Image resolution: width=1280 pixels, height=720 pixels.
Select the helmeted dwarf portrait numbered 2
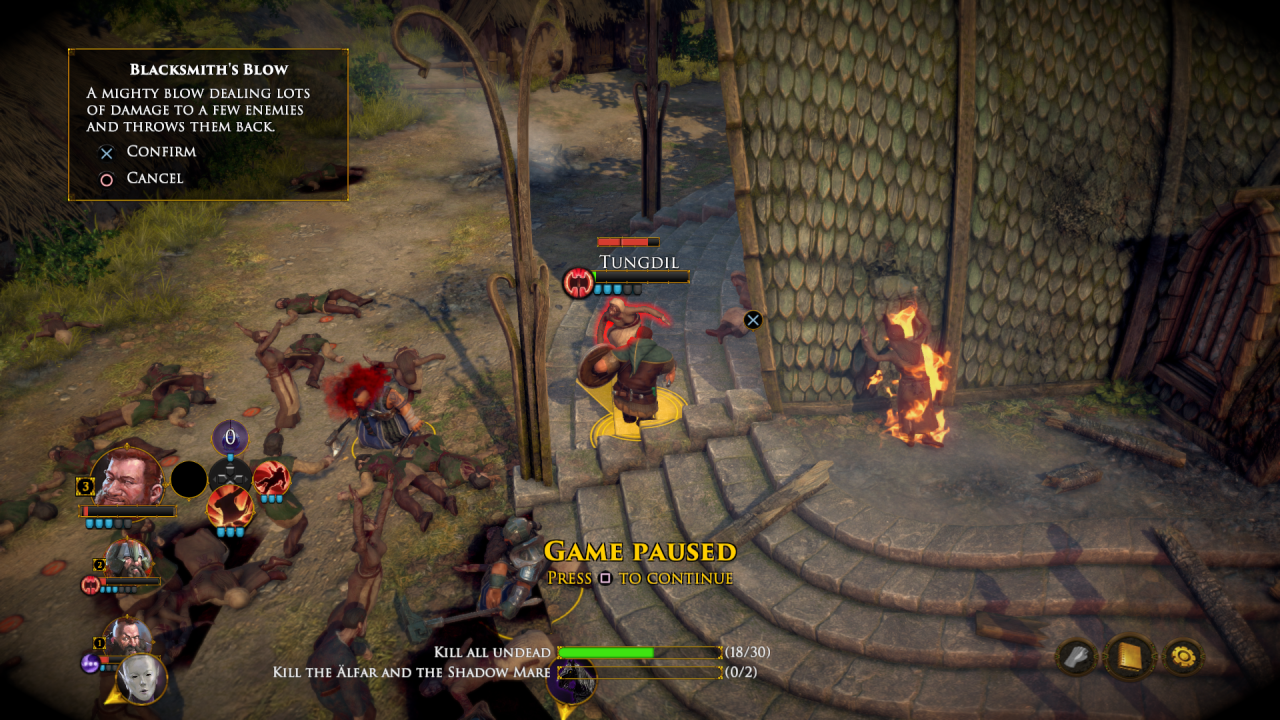click(129, 560)
